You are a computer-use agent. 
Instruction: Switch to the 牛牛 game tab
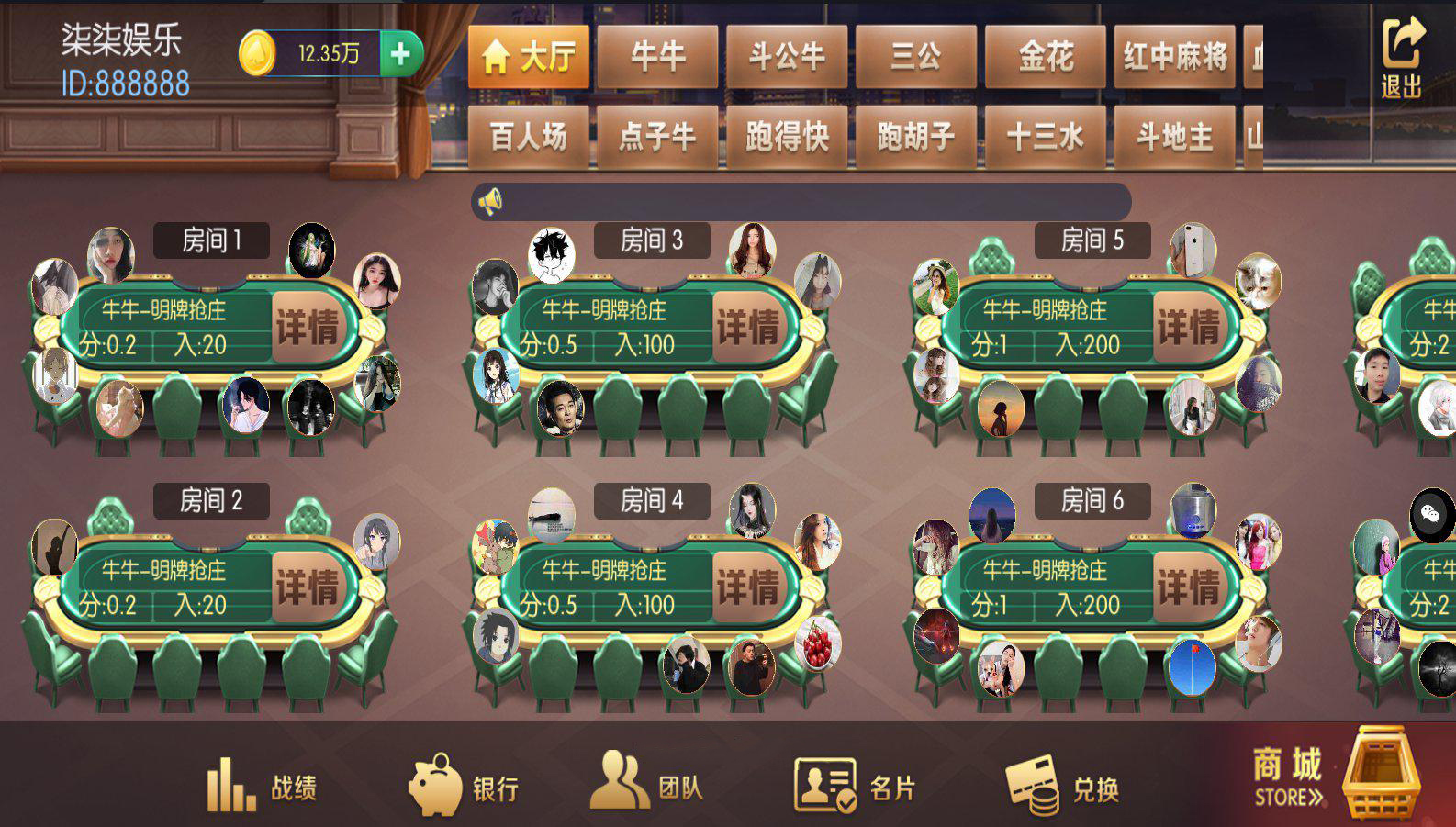pyautogui.click(x=657, y=57)
